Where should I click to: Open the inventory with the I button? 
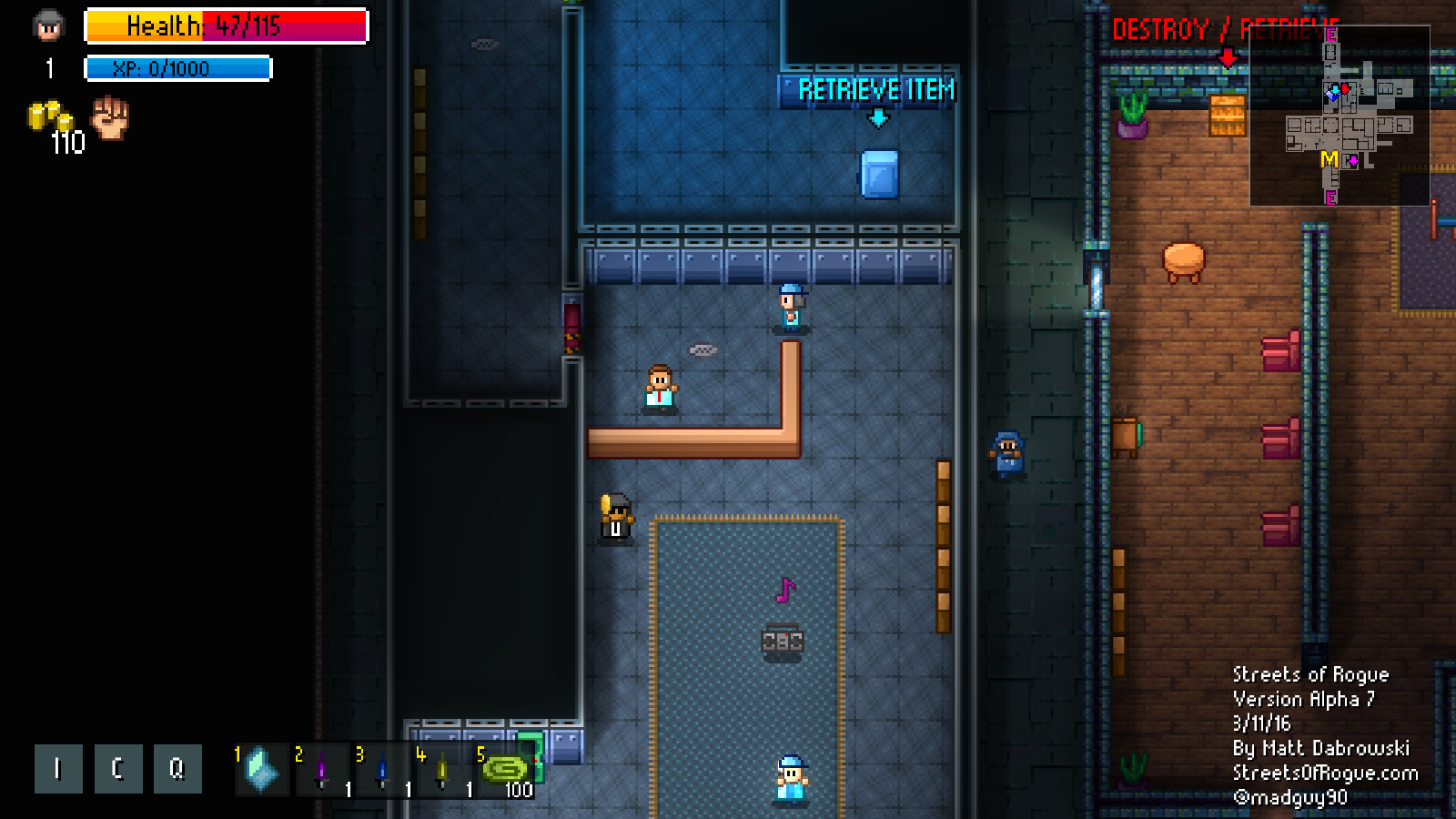57,768
